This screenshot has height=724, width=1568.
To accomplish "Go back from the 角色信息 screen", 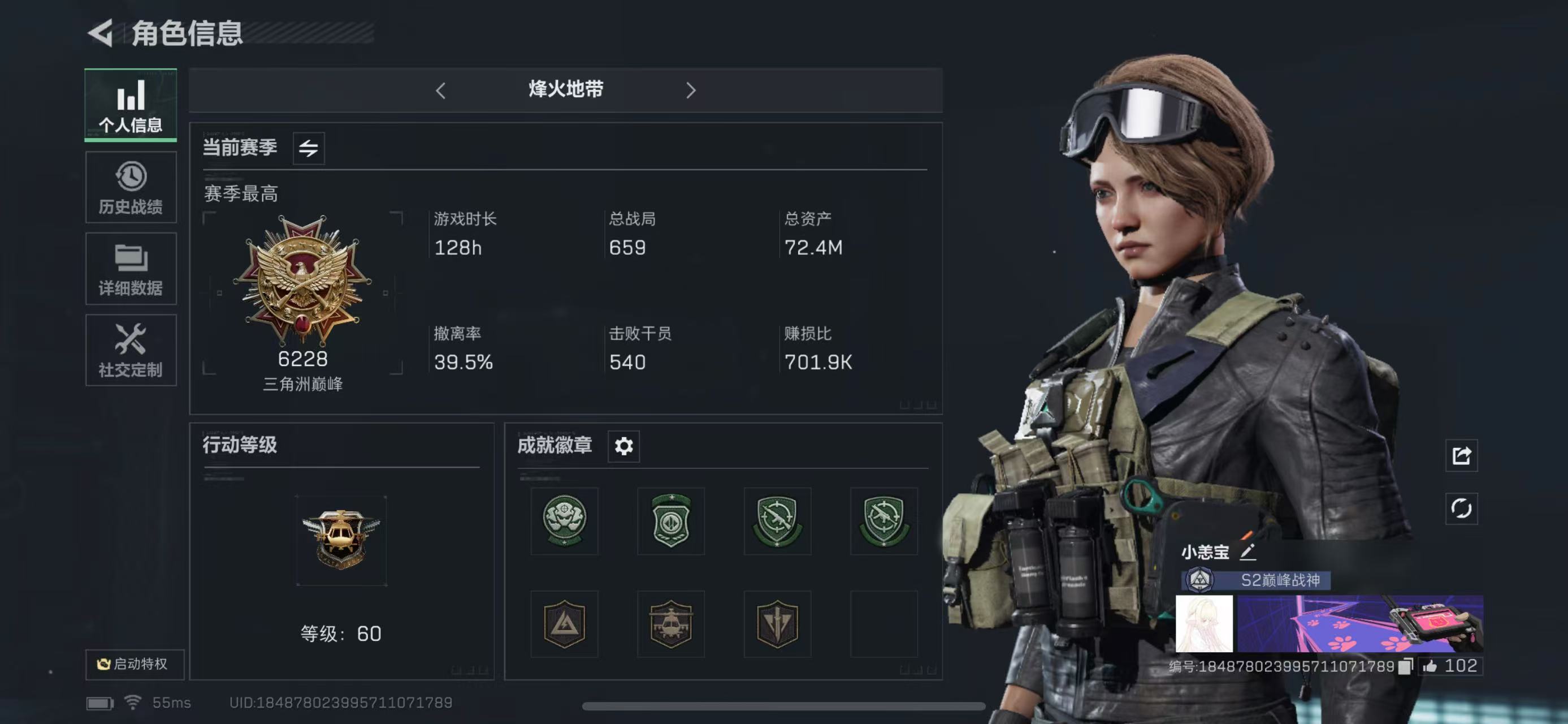I will click(101, 33).
